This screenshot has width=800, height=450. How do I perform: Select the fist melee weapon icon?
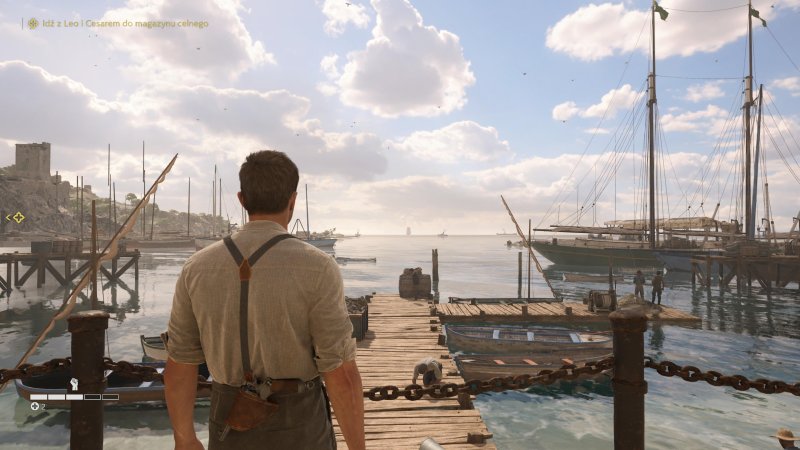pos(74,384)
